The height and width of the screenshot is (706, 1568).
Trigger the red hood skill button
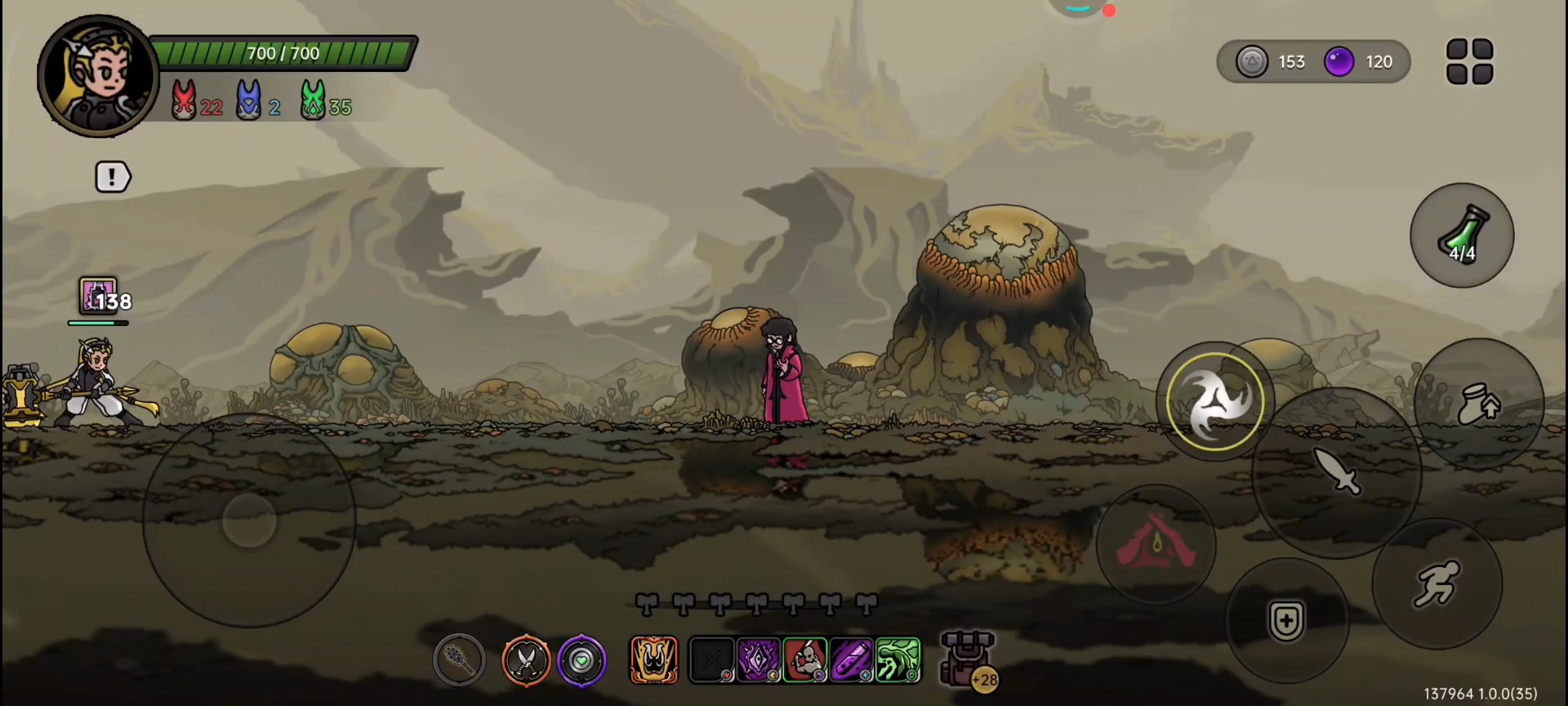(1156, 544)
